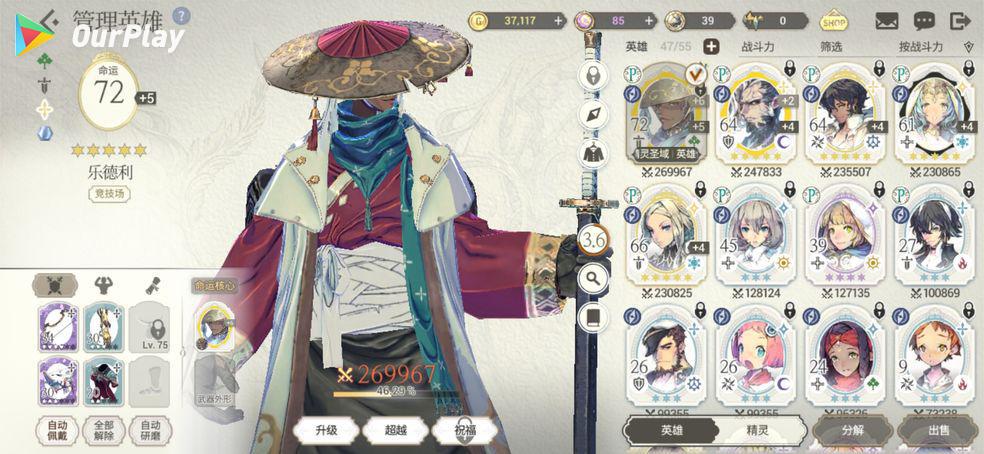Image resolution: width=984 pixels, height=454 pixels.
Task: Exit the hero management screen
Action: click(961, 21)
